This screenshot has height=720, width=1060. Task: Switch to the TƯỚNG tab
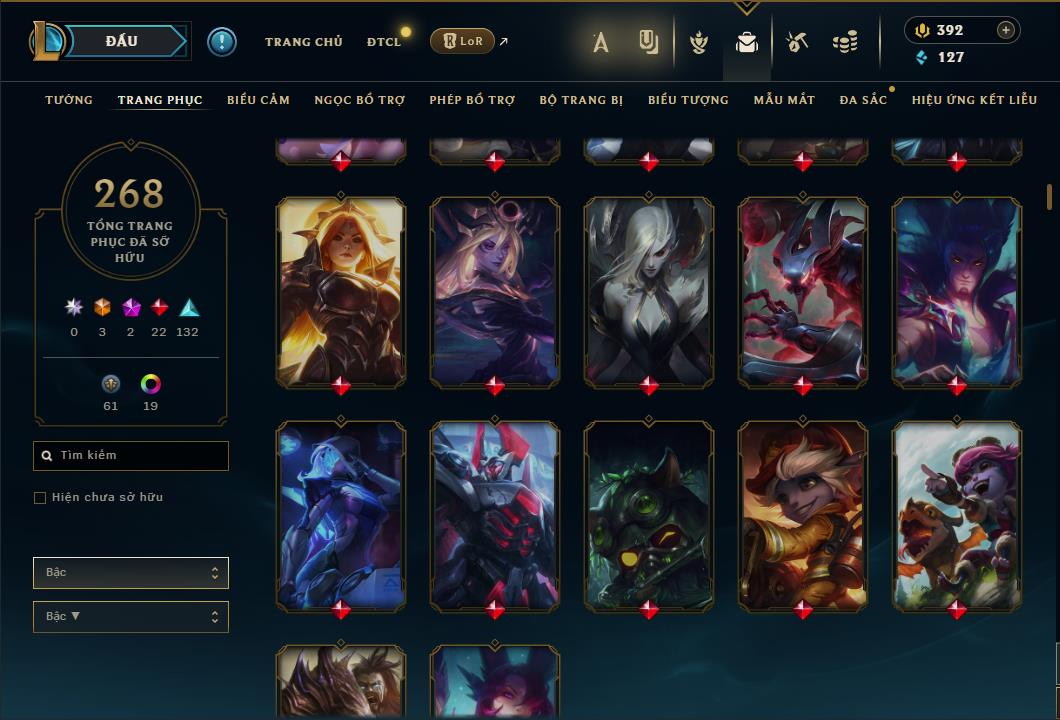click(x=69, y=100)
